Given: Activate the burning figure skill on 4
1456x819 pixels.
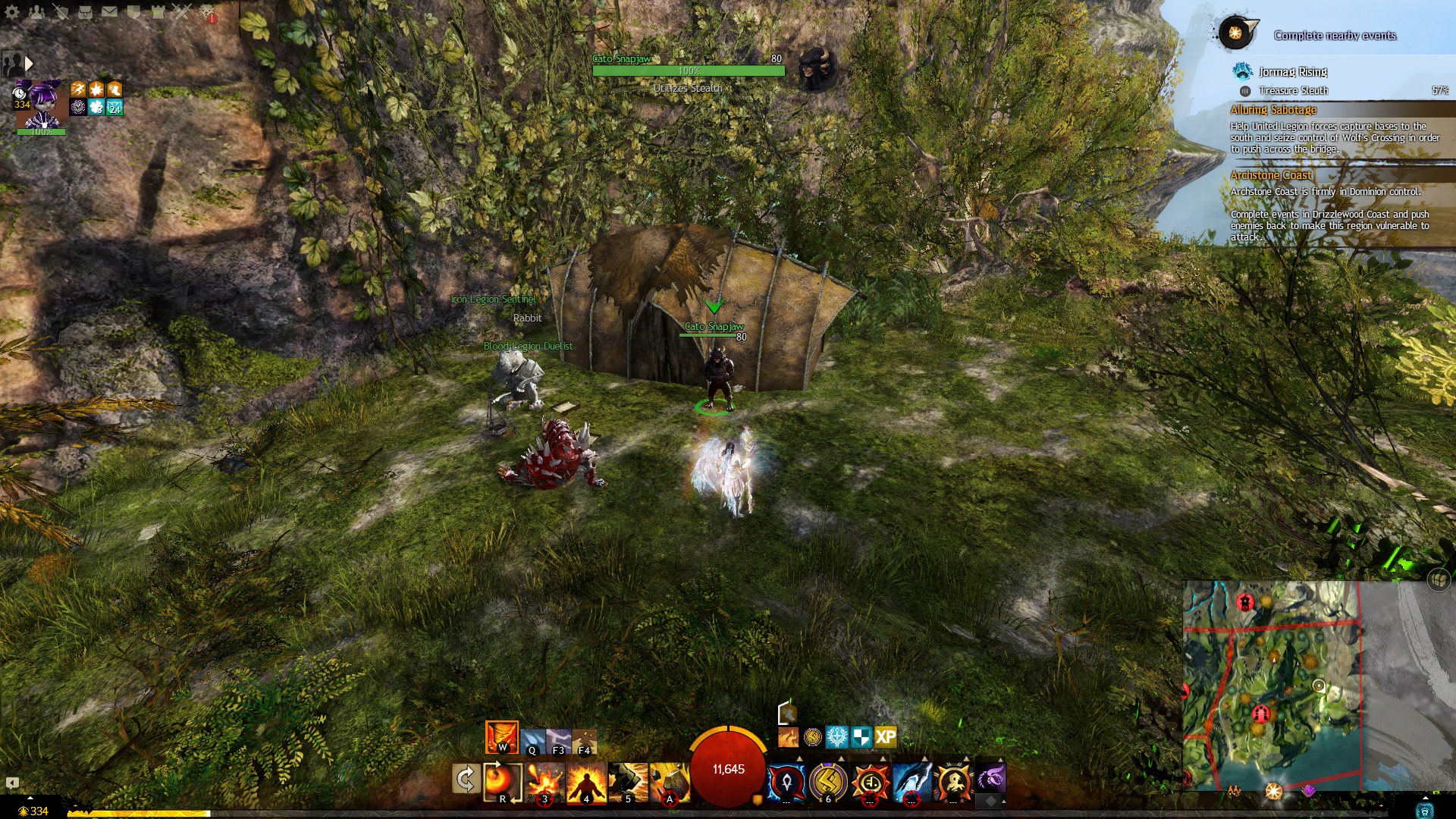Looking at the screenshot, I should point(586,781).
